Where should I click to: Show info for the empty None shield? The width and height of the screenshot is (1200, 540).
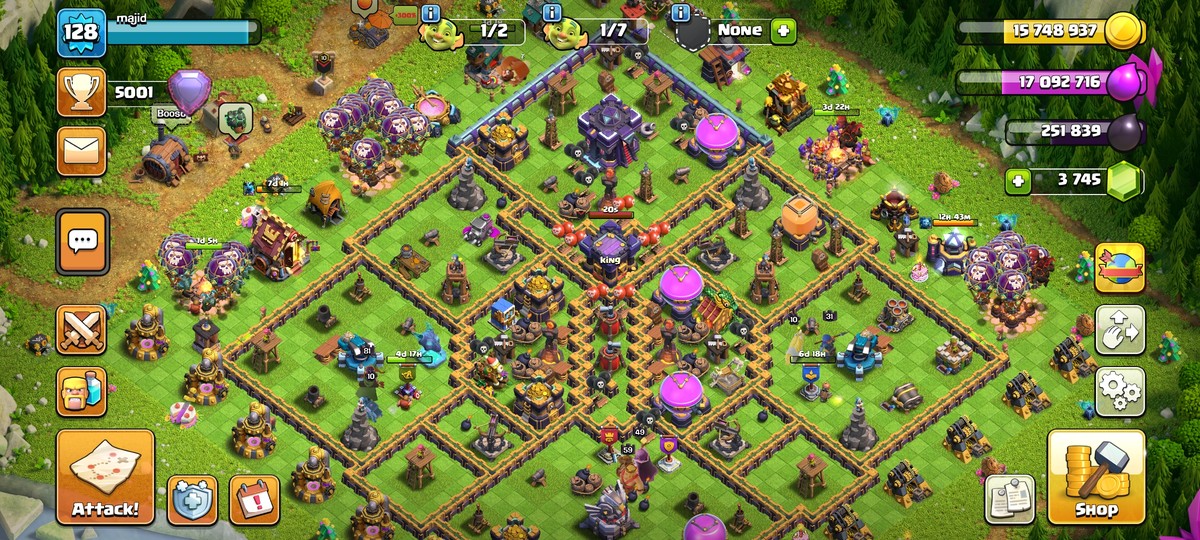682,13
